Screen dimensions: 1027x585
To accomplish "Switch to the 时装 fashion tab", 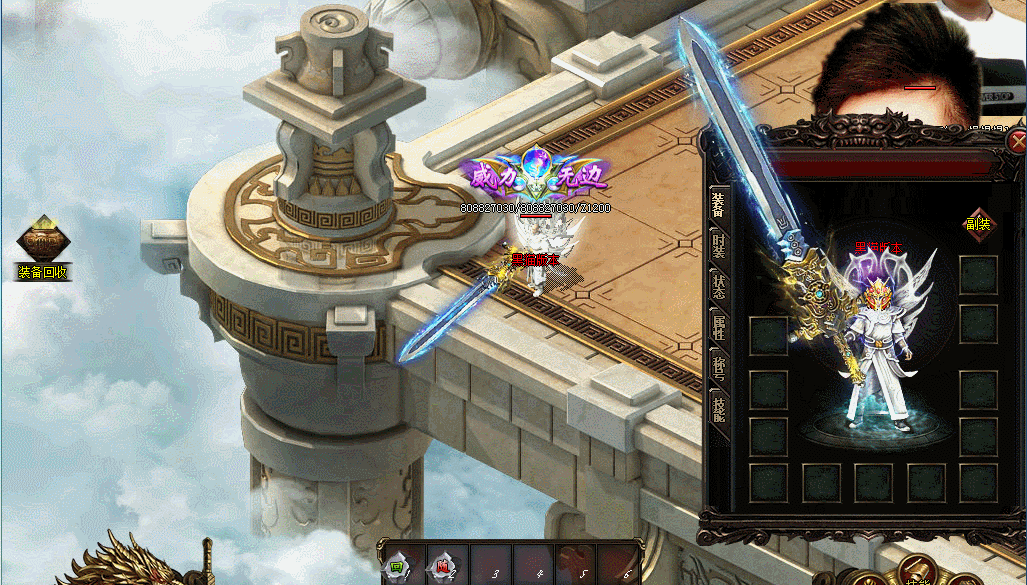I will click(718, 247).
